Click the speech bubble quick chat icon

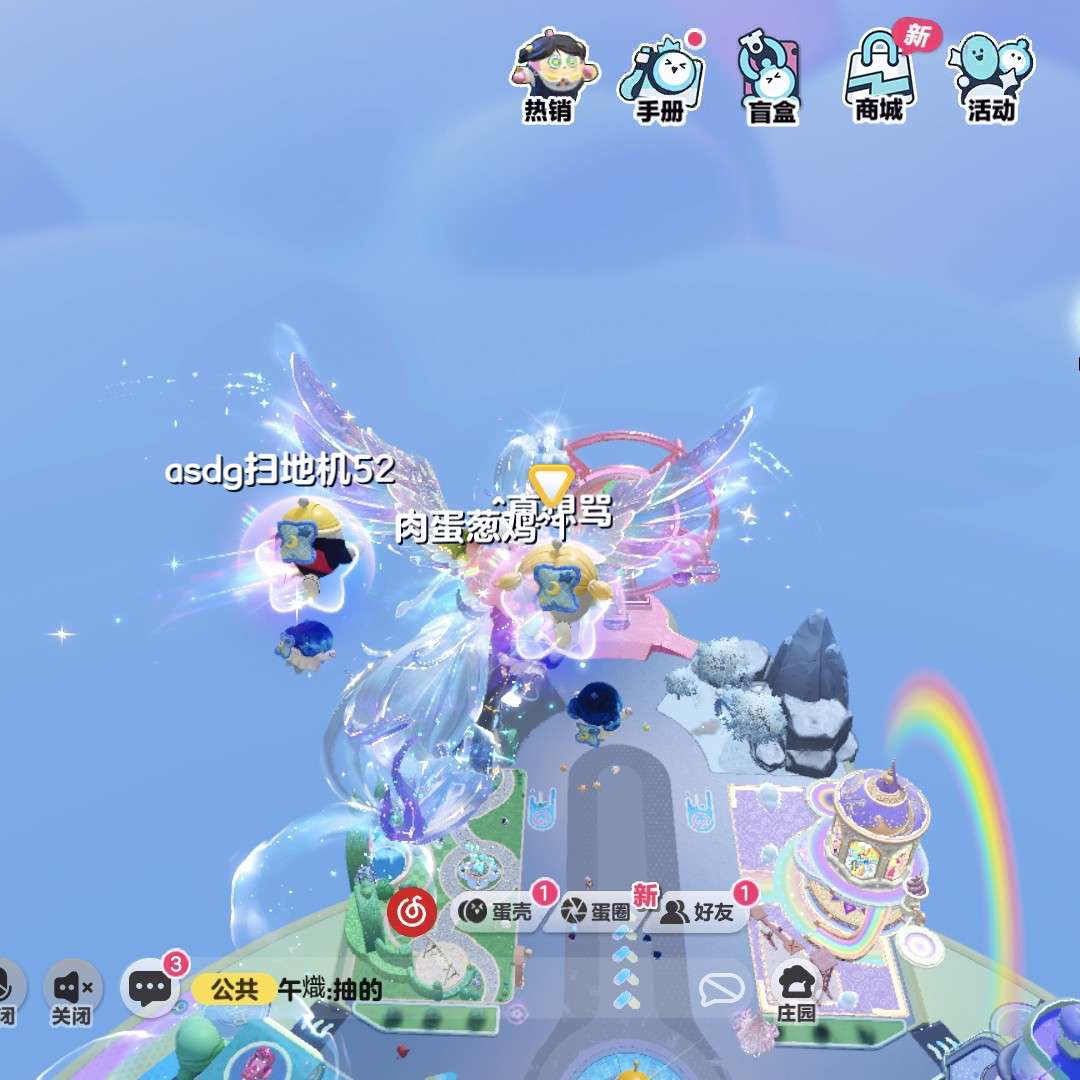721,990
